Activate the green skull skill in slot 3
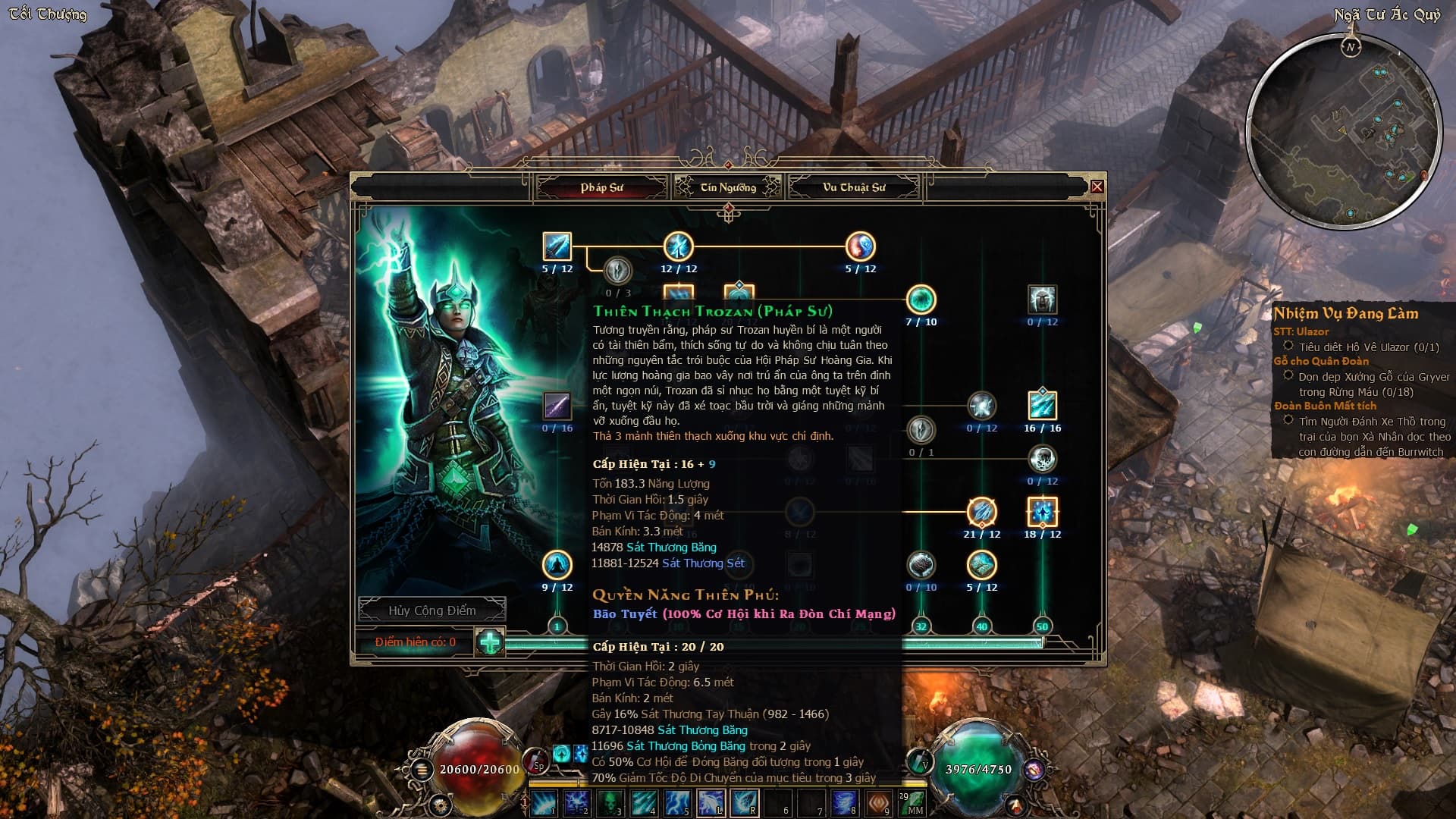The height and width of the screenshot is (819, 1456). point(610,802)
